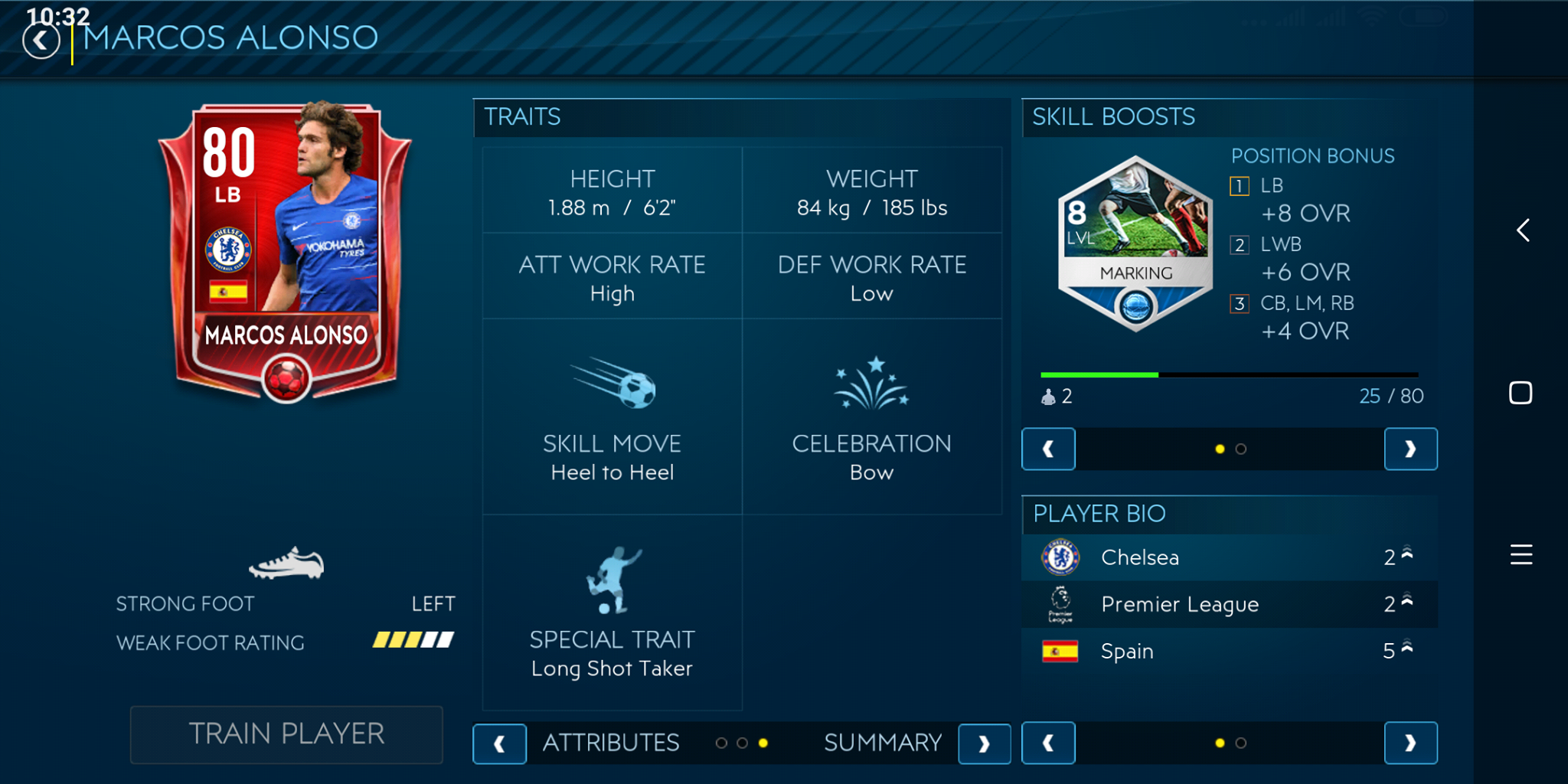
Task: Advance to next page with arrow beside Summary
Action: [x=984, y=743]
